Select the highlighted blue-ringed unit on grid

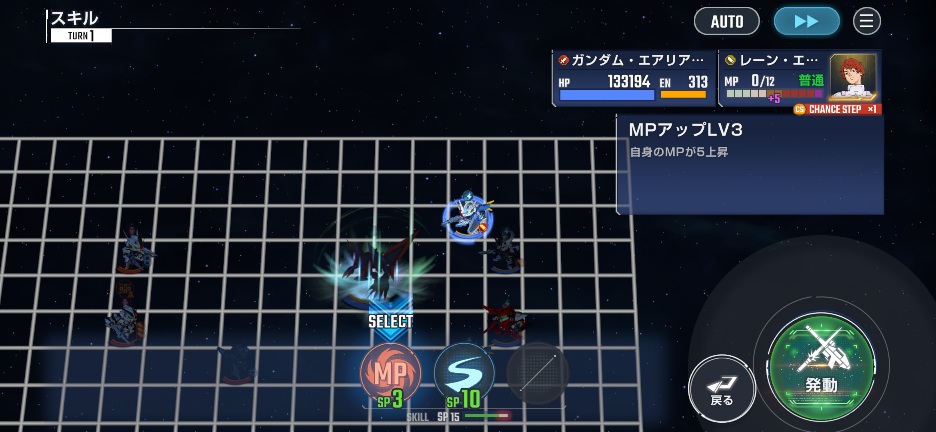(467, 218)
